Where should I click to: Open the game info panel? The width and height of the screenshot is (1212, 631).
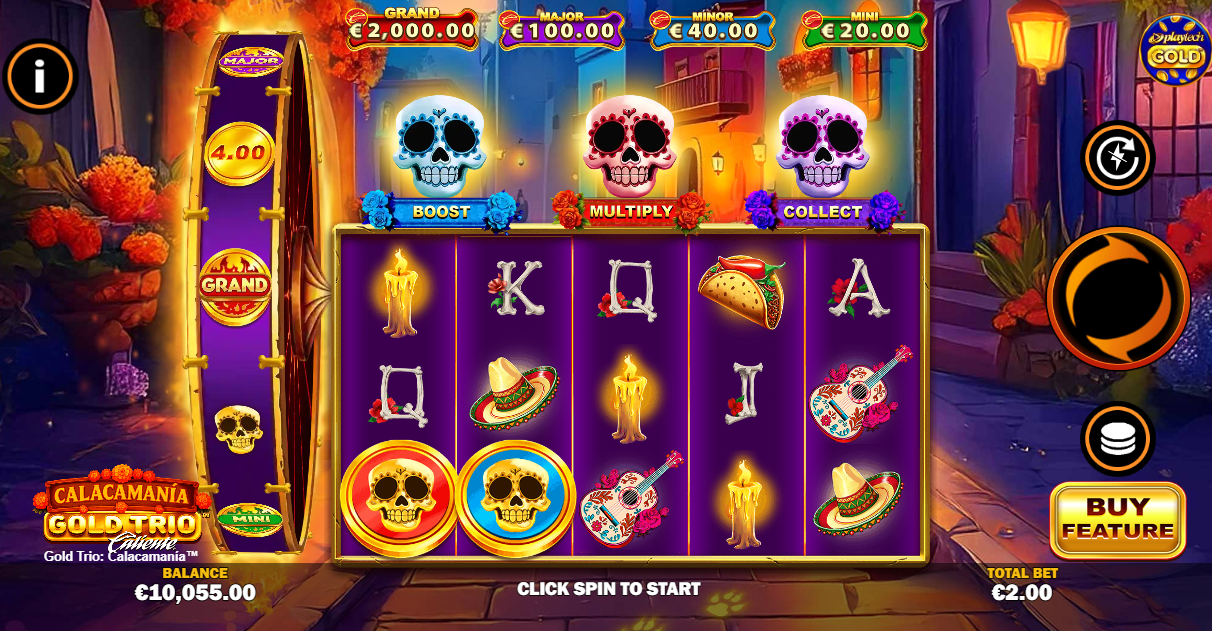coord(40,75)
